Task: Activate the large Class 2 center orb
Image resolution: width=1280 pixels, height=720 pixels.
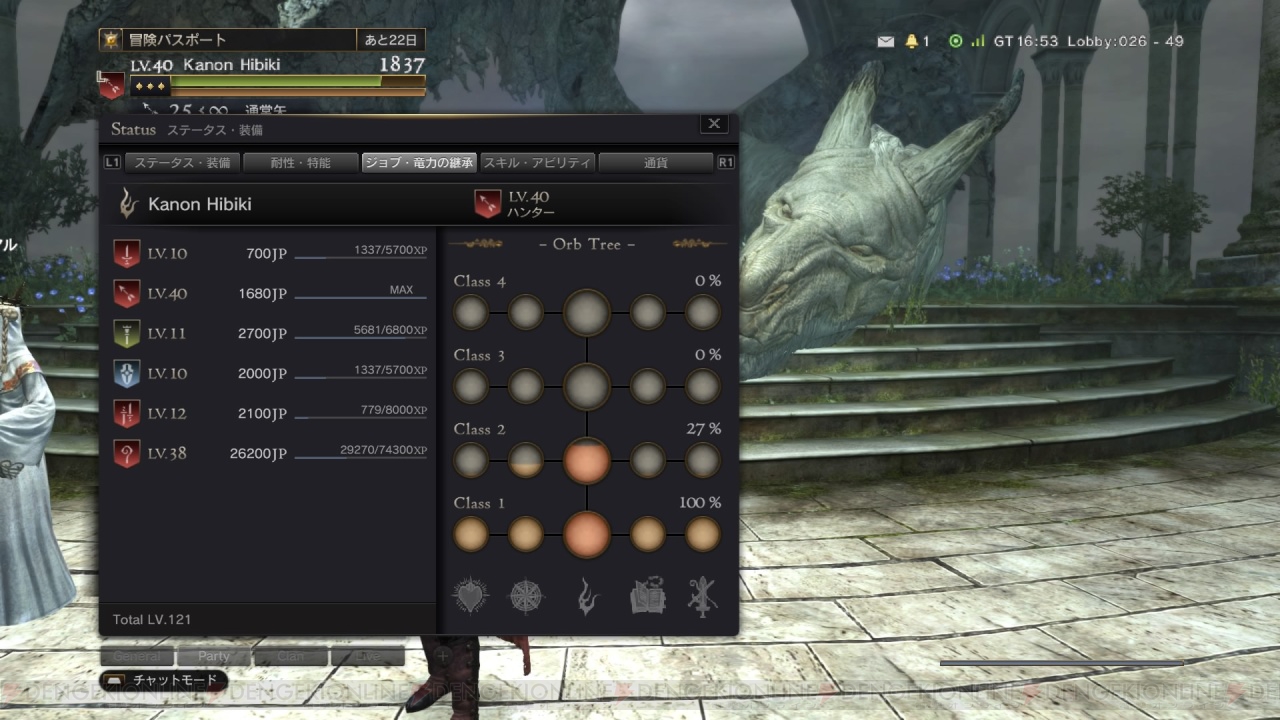Action: pos(586,460)
